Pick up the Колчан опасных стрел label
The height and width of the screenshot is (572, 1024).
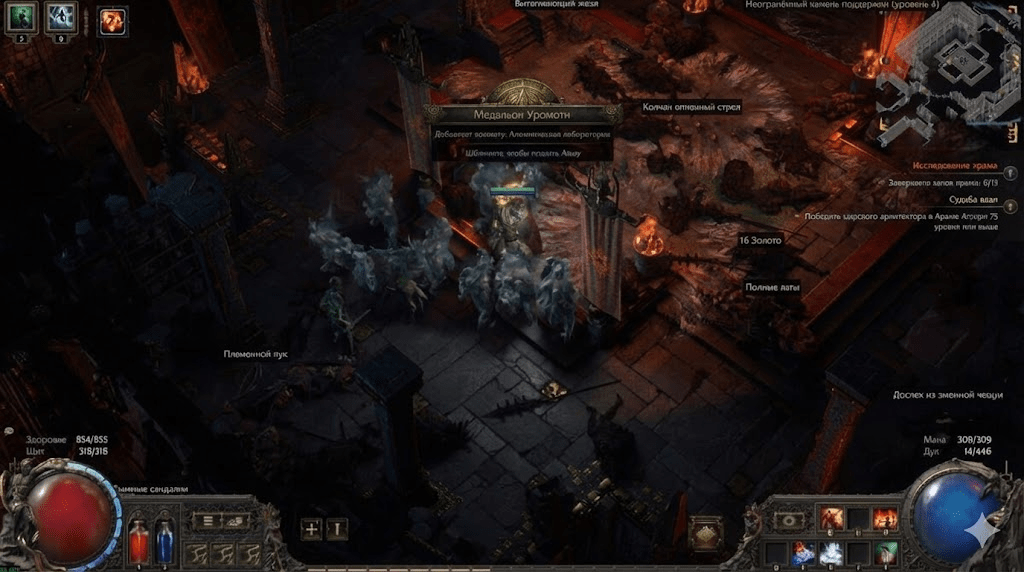[689, 107]
